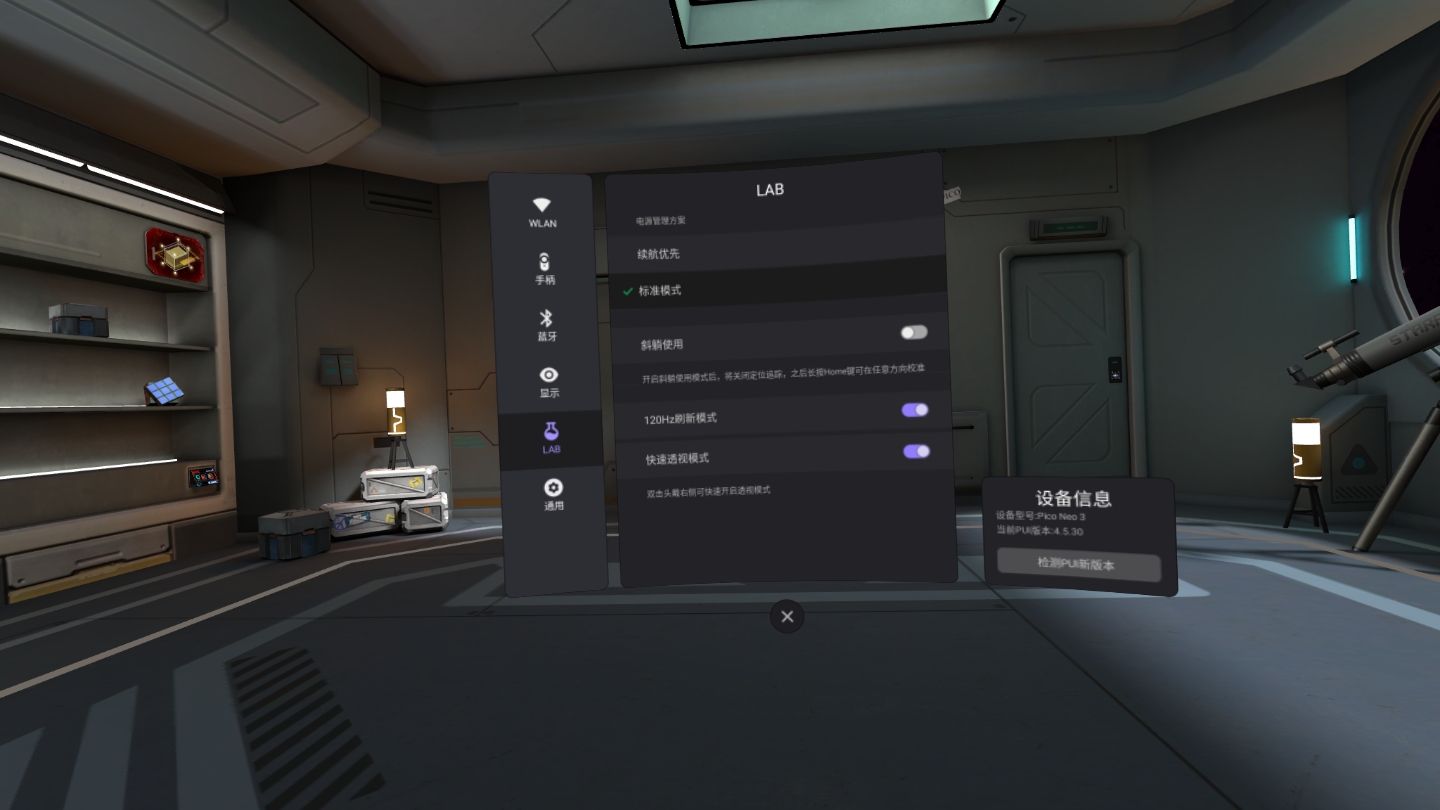Click the green checkmark beside 标准模式
Viewport: 1440px width, 810px height.
pyautogui.click(x=625, y=289)
